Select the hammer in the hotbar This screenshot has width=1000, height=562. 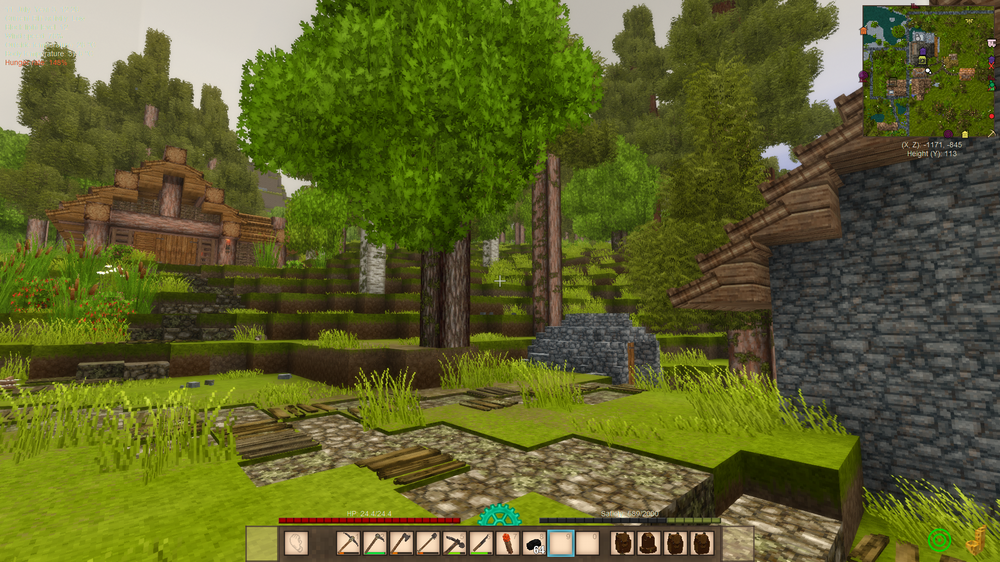453,543
